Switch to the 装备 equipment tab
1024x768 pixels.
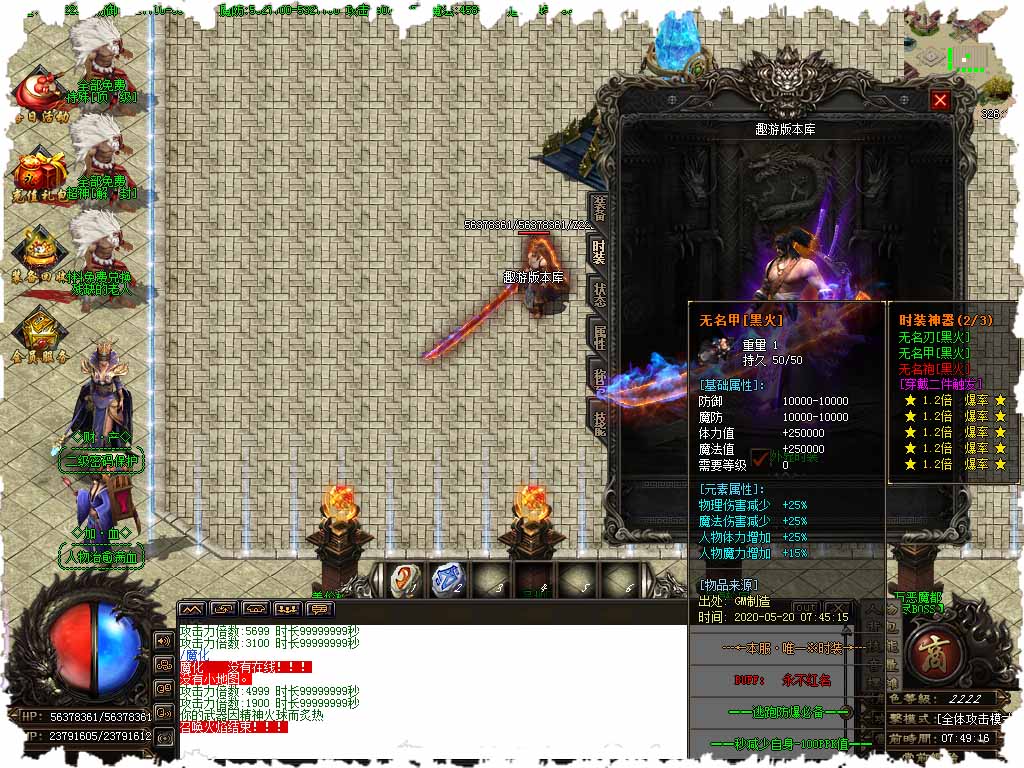click(599, 210)
